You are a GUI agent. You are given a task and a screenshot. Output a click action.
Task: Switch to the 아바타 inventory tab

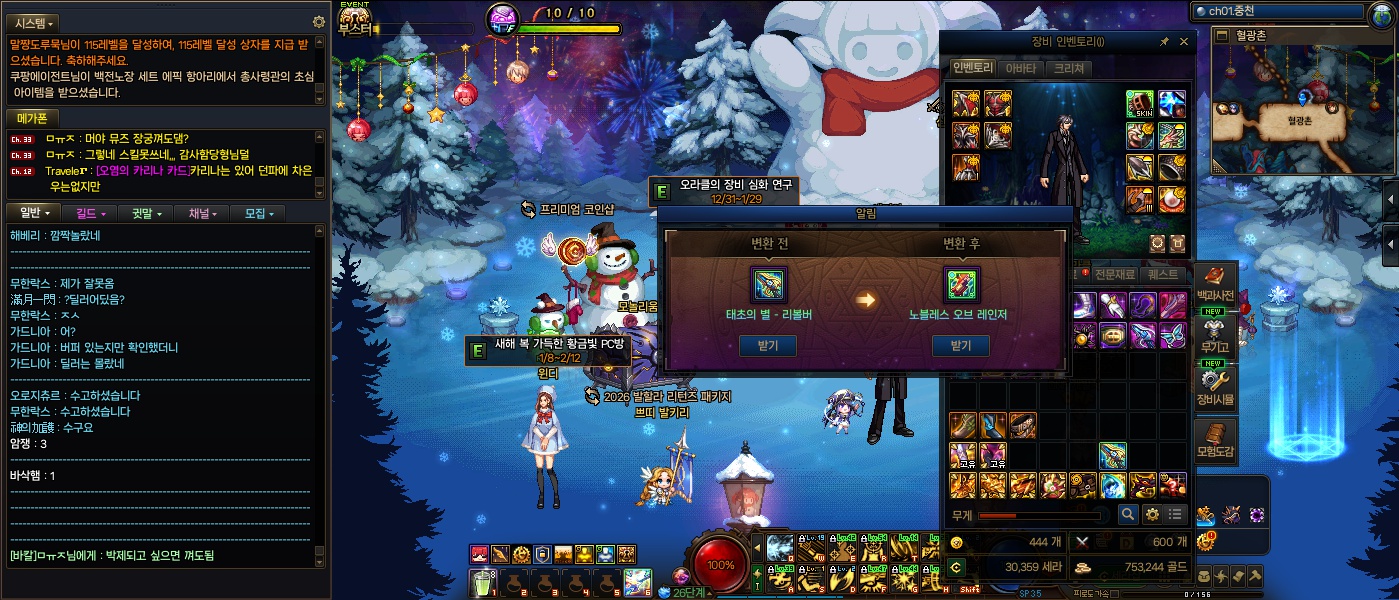click(x=1020, y=68)
